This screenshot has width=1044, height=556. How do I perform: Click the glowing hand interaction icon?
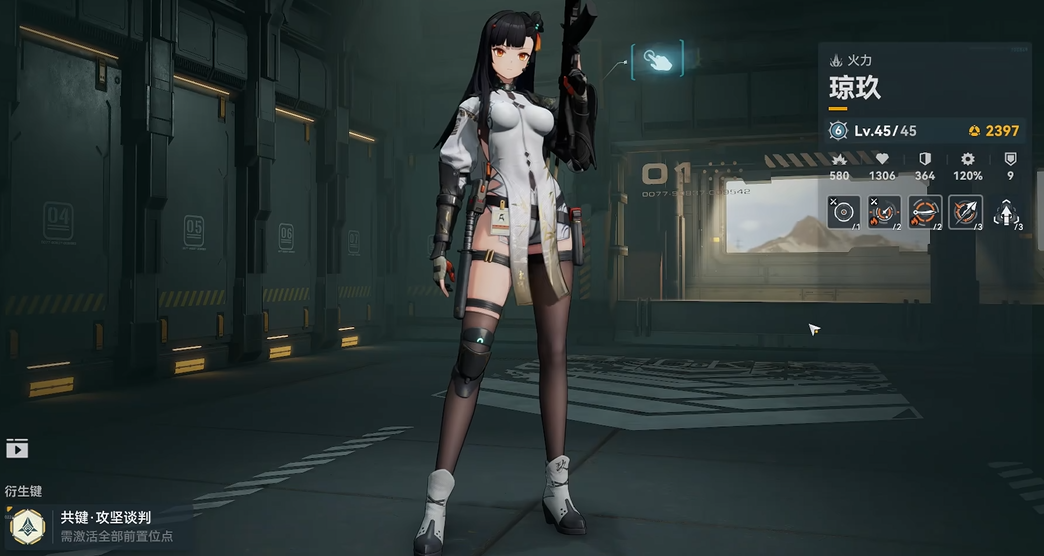coord(657,60)
